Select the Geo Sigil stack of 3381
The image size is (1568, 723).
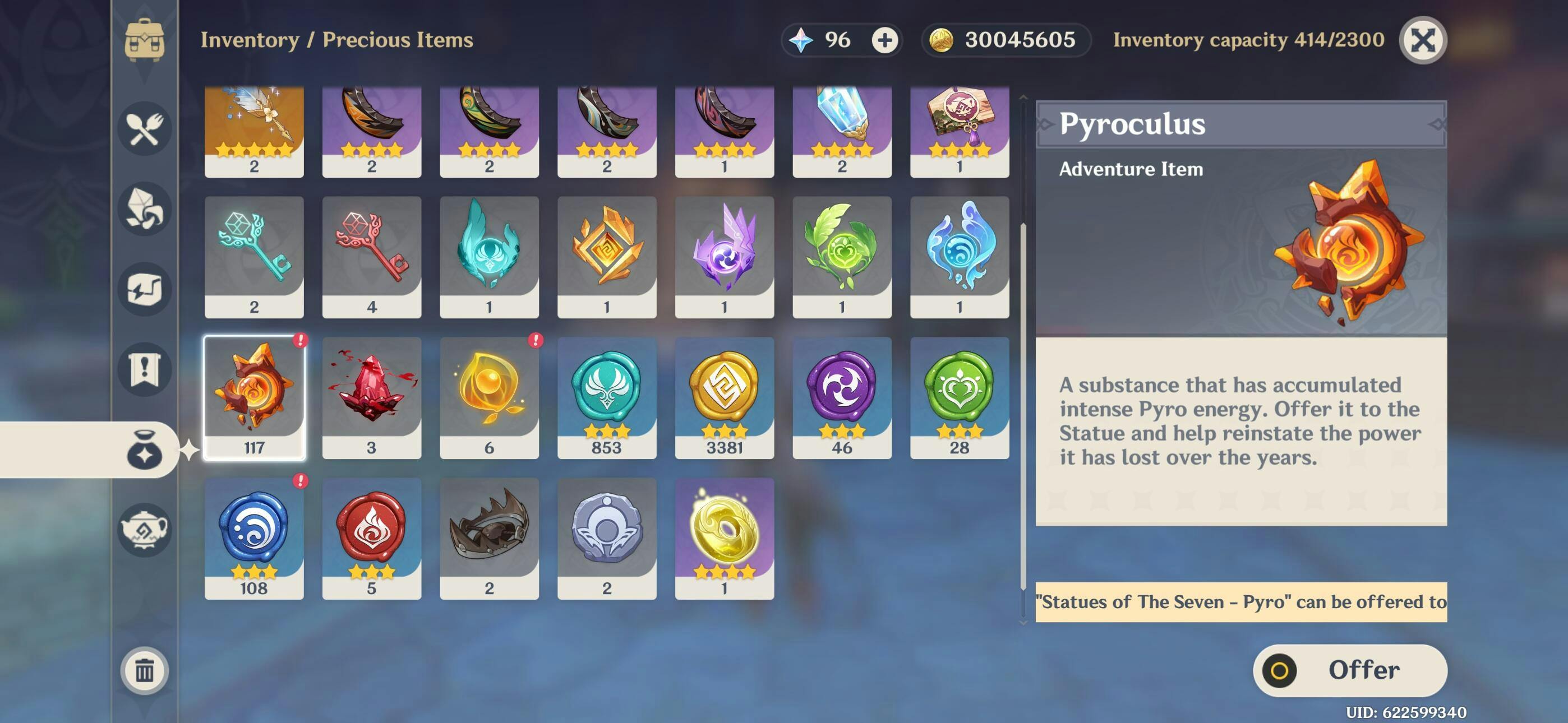point(724,397)
